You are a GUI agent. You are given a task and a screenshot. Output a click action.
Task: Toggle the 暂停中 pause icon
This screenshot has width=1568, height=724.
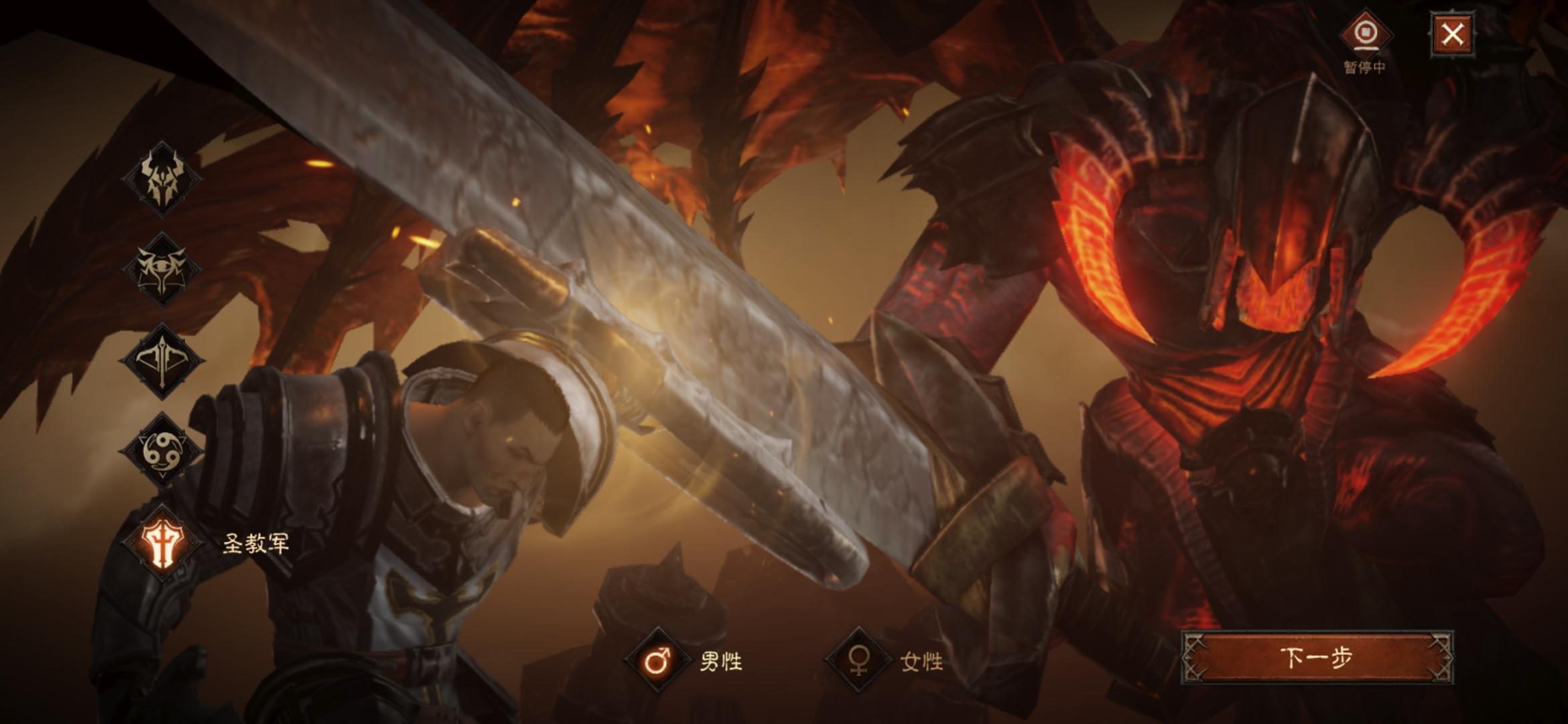pos(1364,34)
